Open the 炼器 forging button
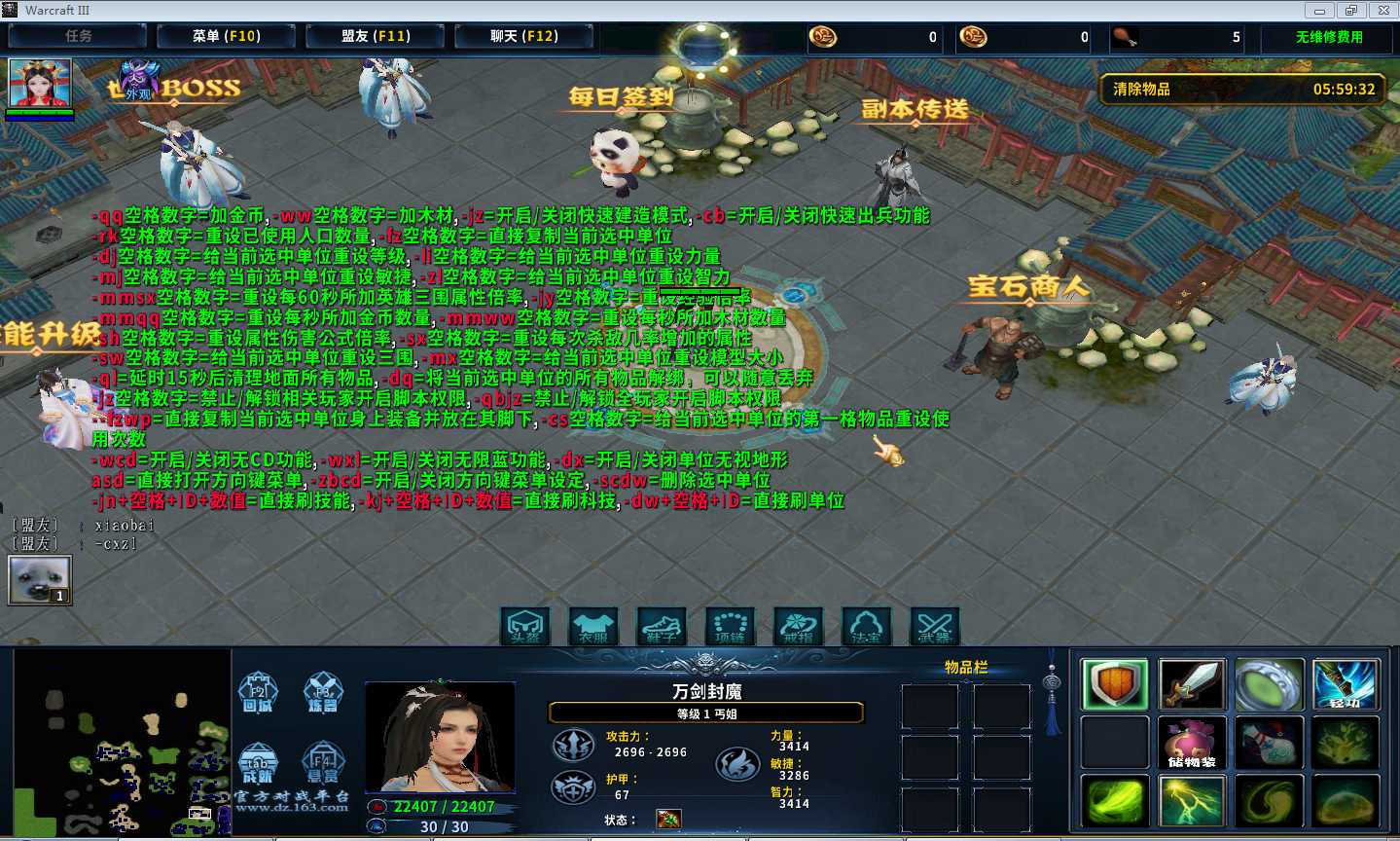The height and width of the screenshot is (841, 1400). click(323, 692)
